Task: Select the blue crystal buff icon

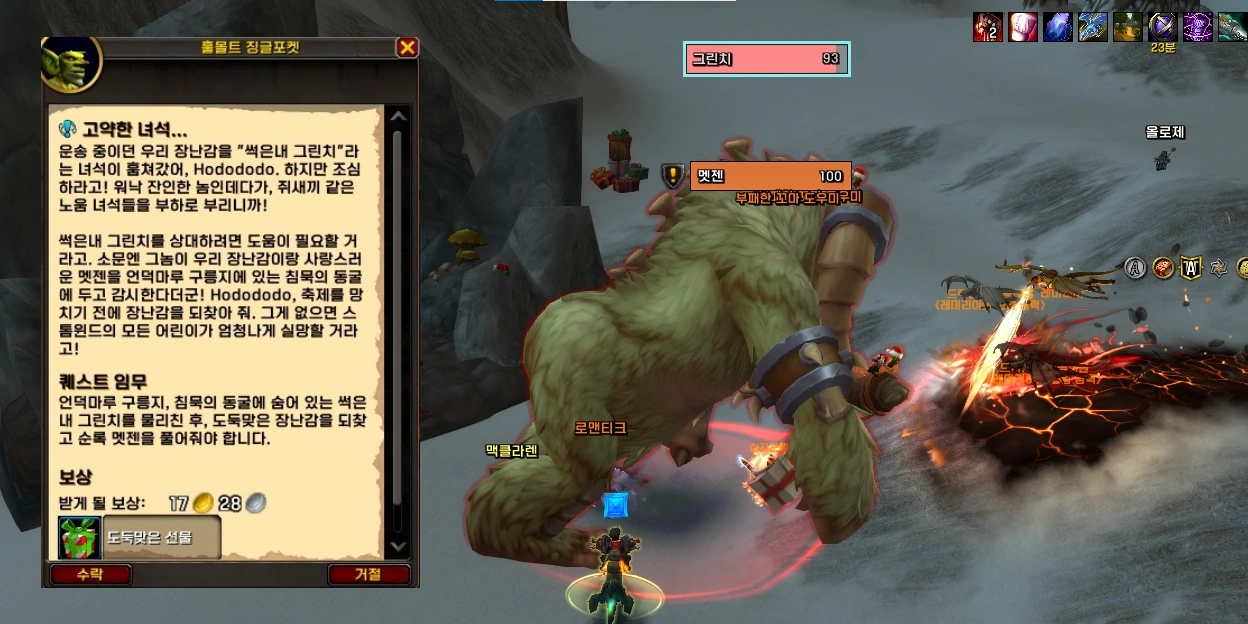Action: [1058, 27]
